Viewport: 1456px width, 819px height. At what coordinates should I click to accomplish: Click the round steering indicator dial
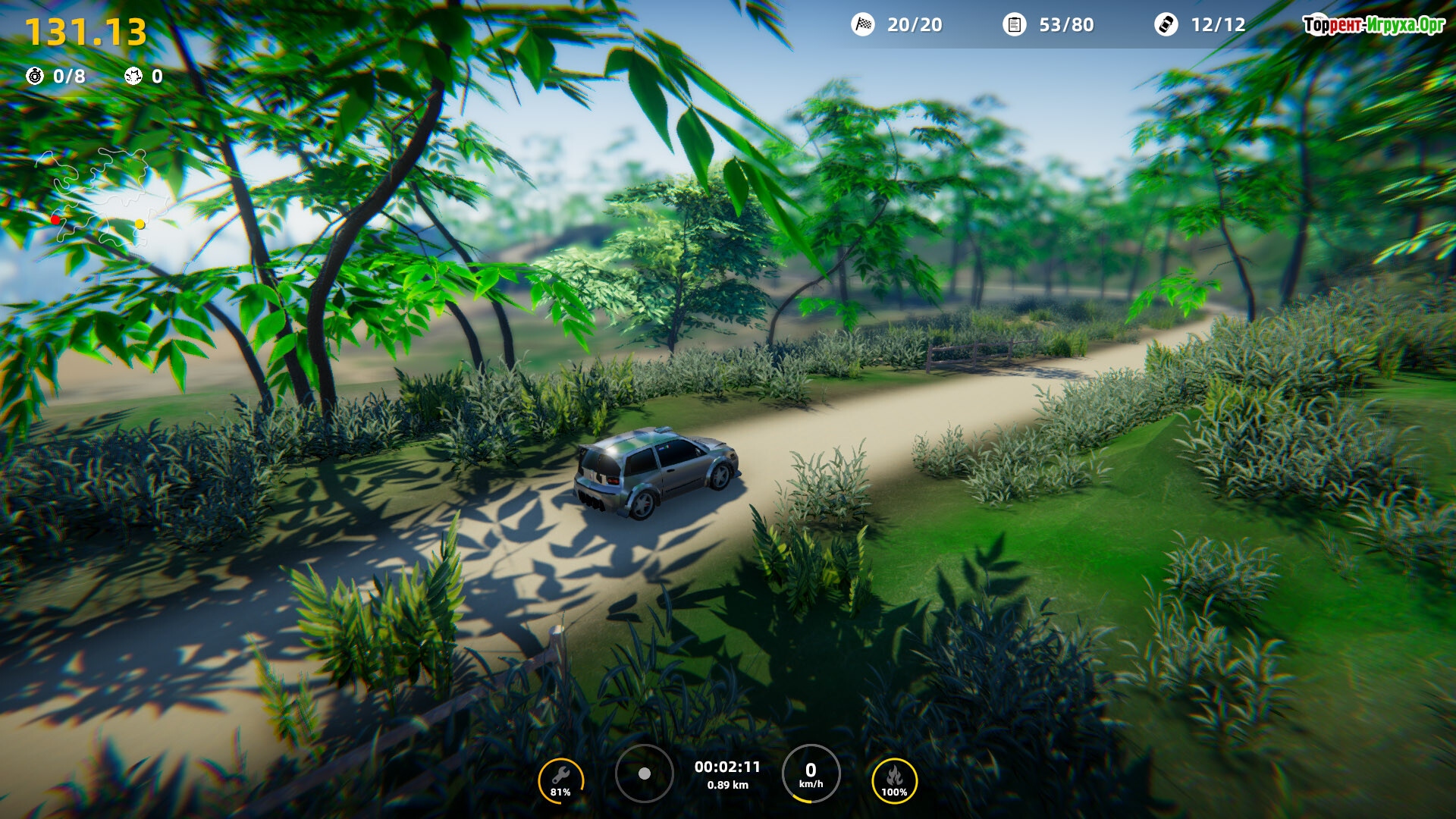(x=644, y=773)
